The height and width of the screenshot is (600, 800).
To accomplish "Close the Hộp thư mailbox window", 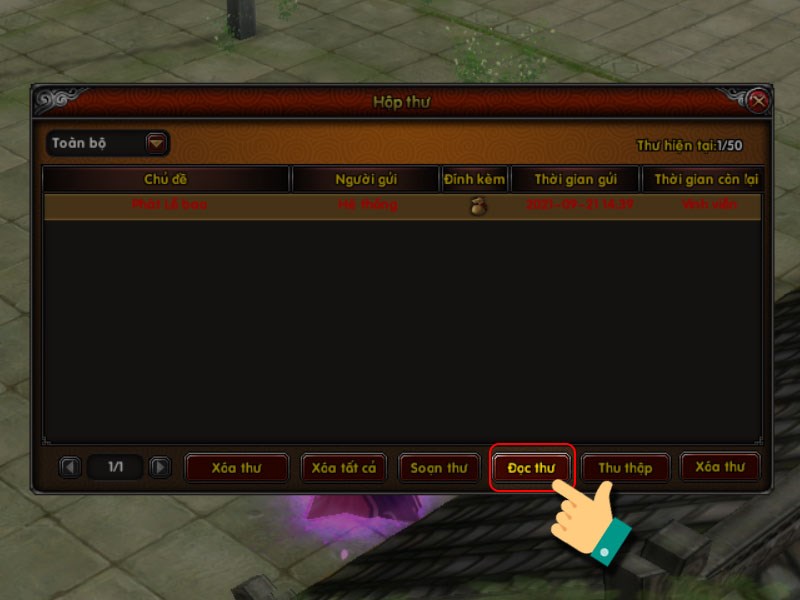I will 758,101.
